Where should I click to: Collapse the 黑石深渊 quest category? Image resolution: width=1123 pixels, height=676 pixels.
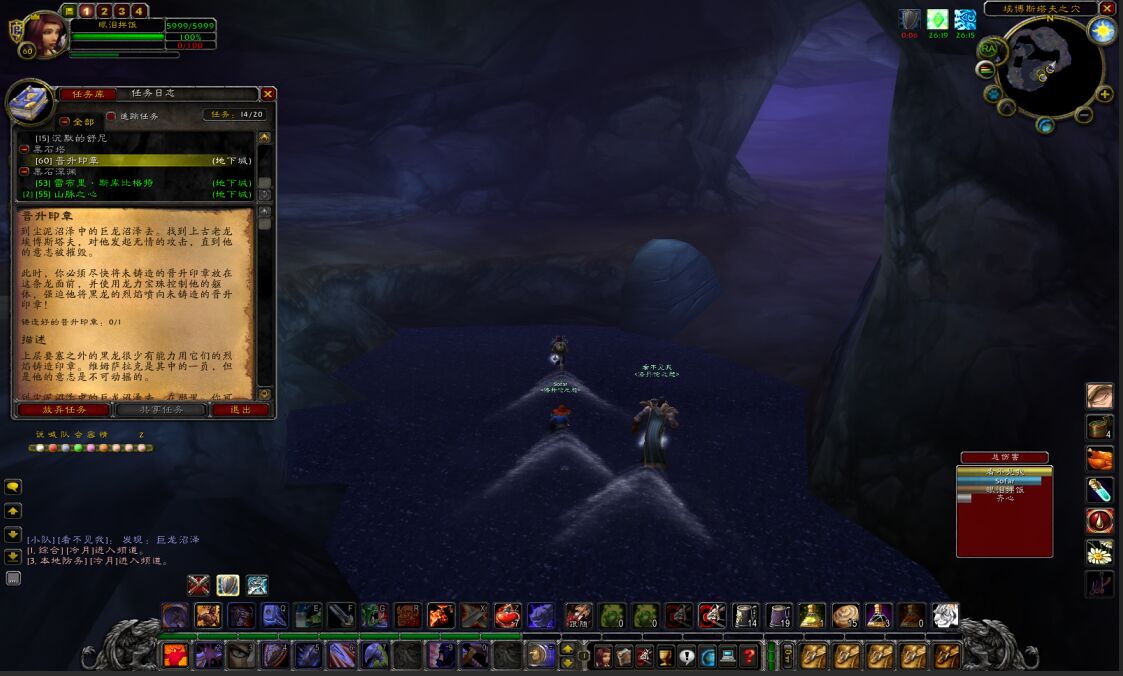[x=25, y=171]
